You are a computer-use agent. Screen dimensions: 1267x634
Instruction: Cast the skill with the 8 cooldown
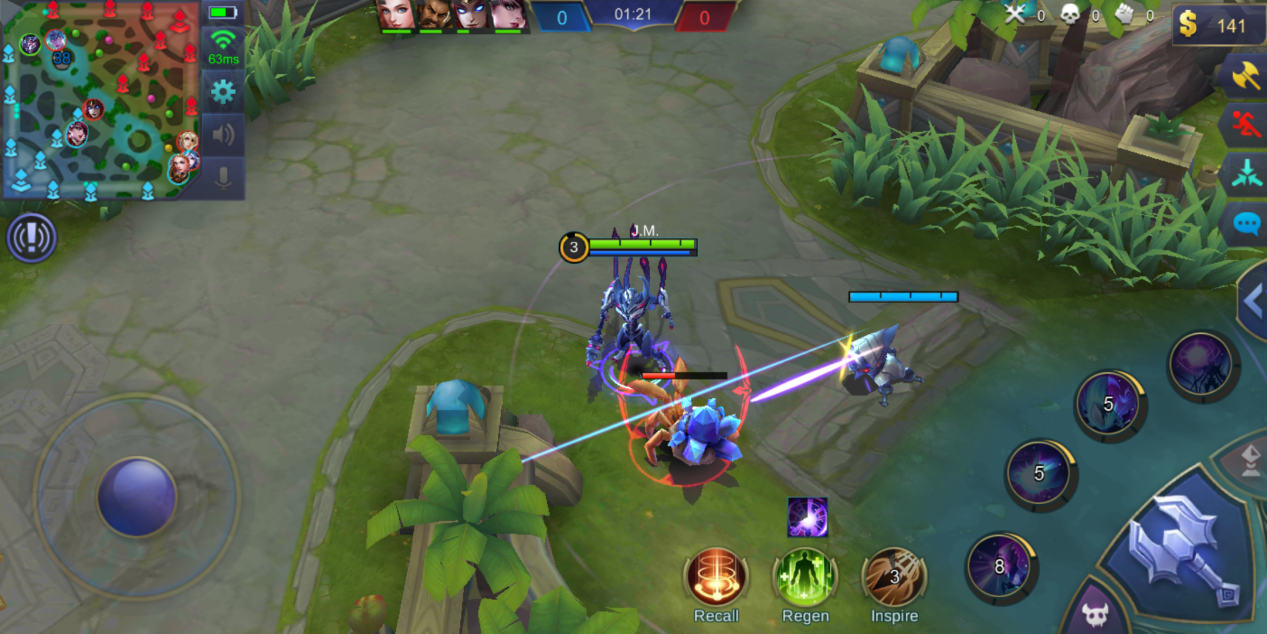999,567
